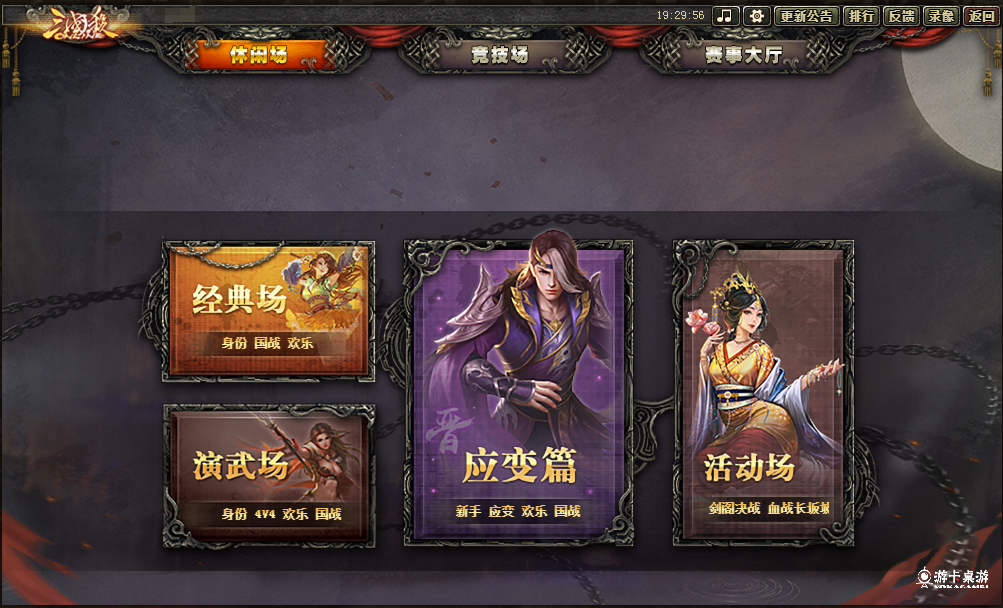Open settings via the gear icon
Viewport: 1003px width, 608px height.
point(757,16)
